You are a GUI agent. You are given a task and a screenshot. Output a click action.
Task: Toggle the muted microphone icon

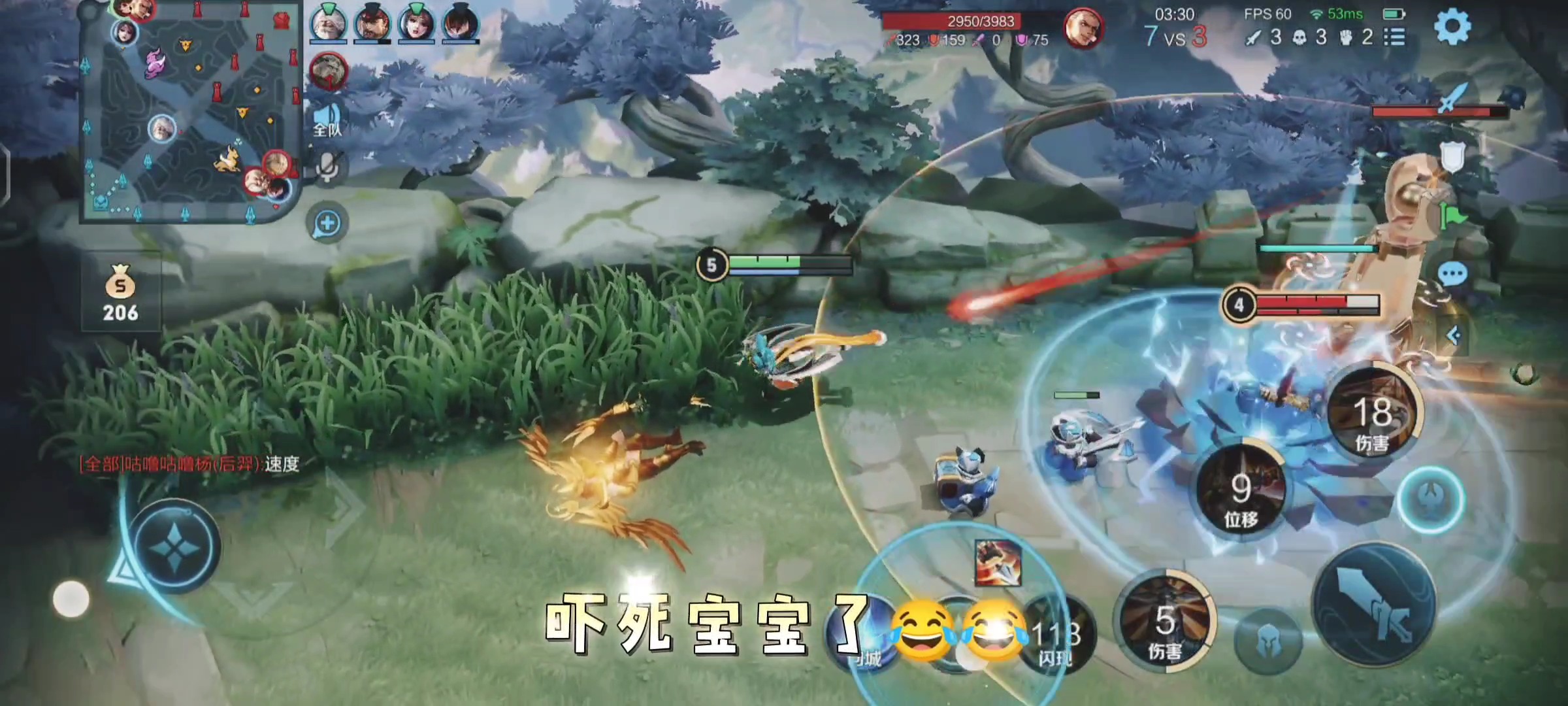(327, 167)
